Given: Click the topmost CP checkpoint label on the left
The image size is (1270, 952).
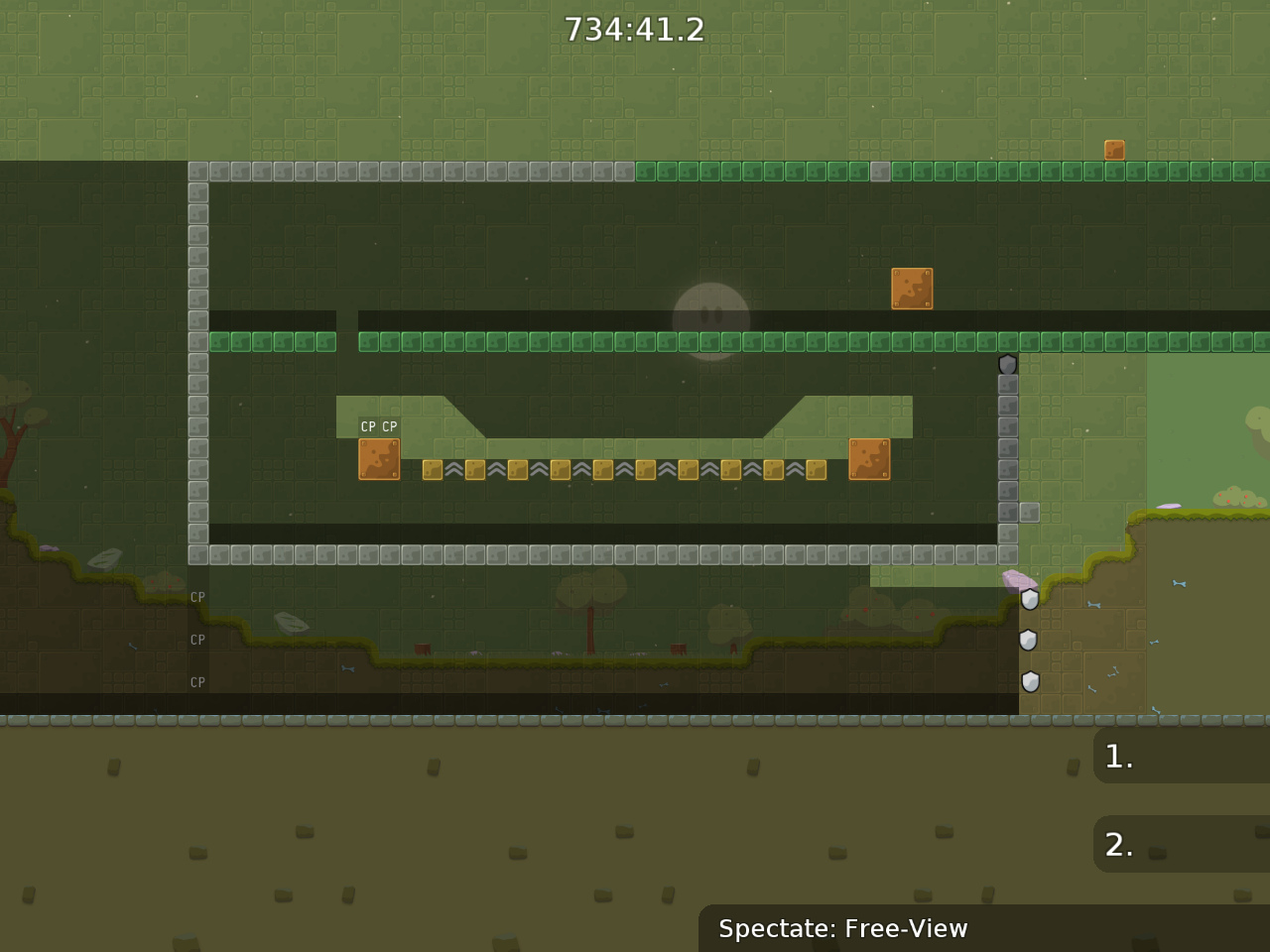Looking at the screenshot, I should point(197,597).
